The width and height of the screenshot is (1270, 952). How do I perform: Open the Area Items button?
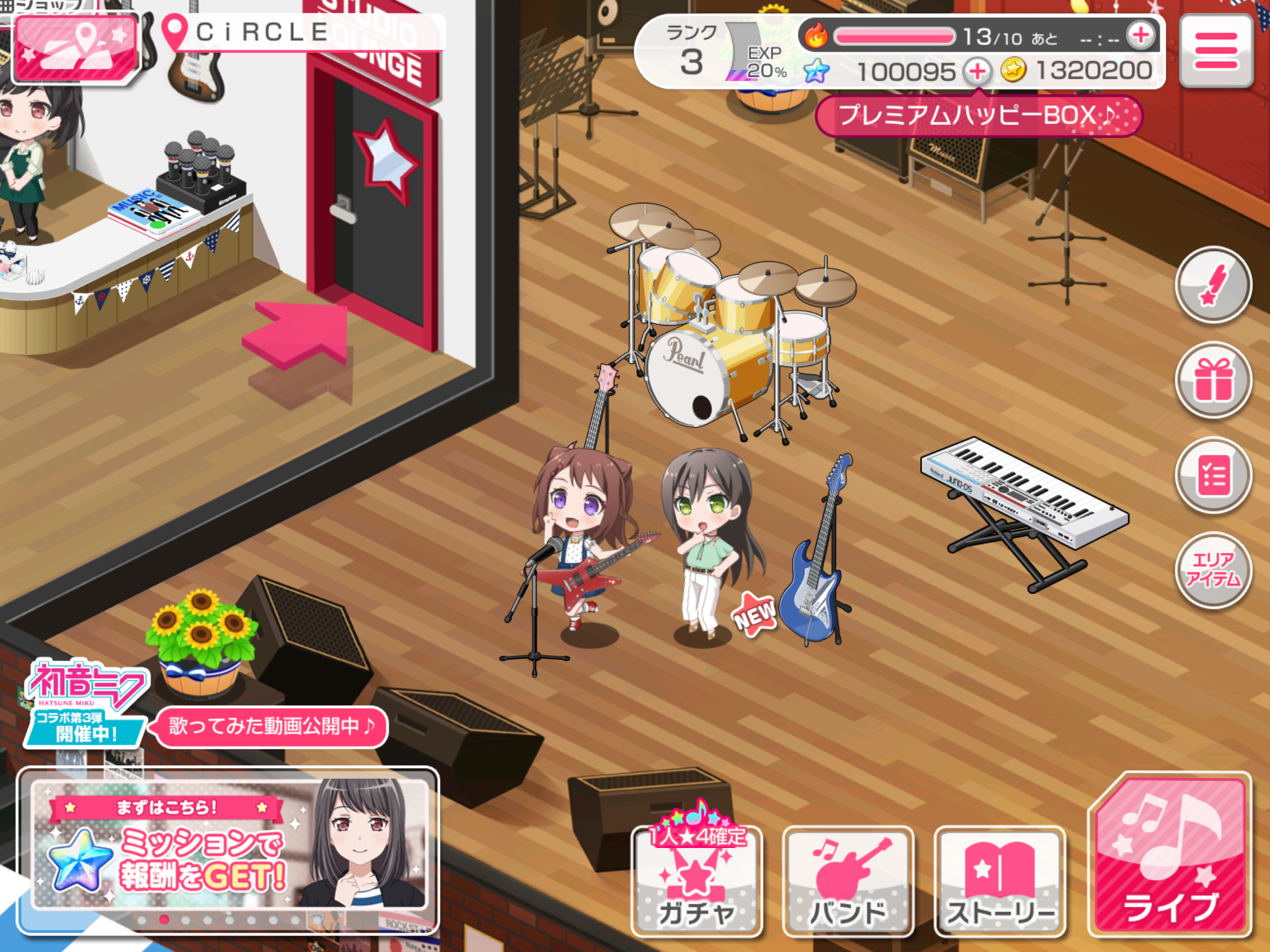(1213, 570)
